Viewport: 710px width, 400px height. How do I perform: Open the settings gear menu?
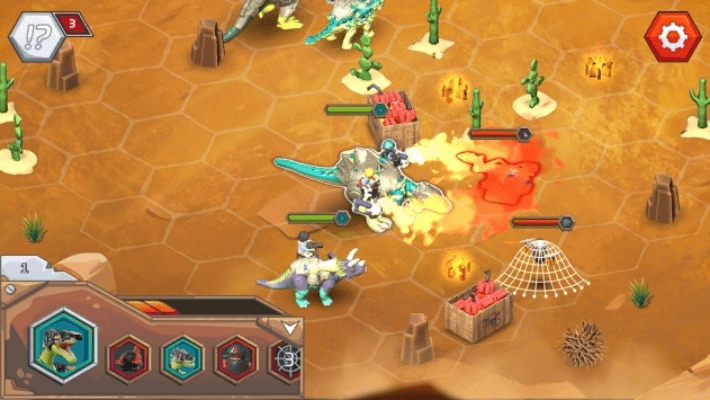point(674,37)
